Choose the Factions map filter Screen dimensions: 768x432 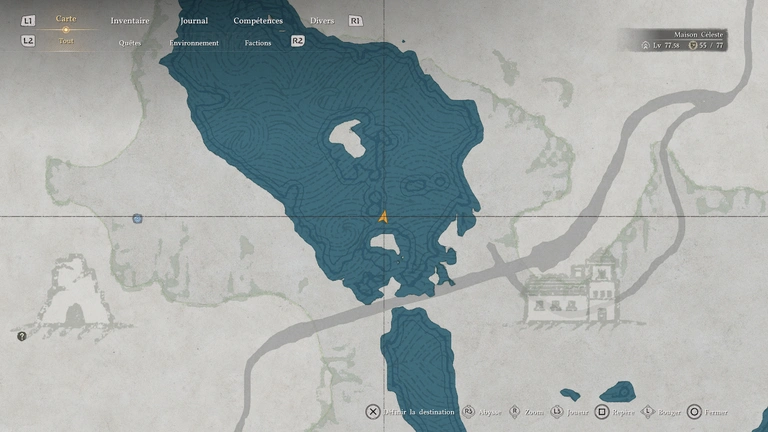(258, 43)
